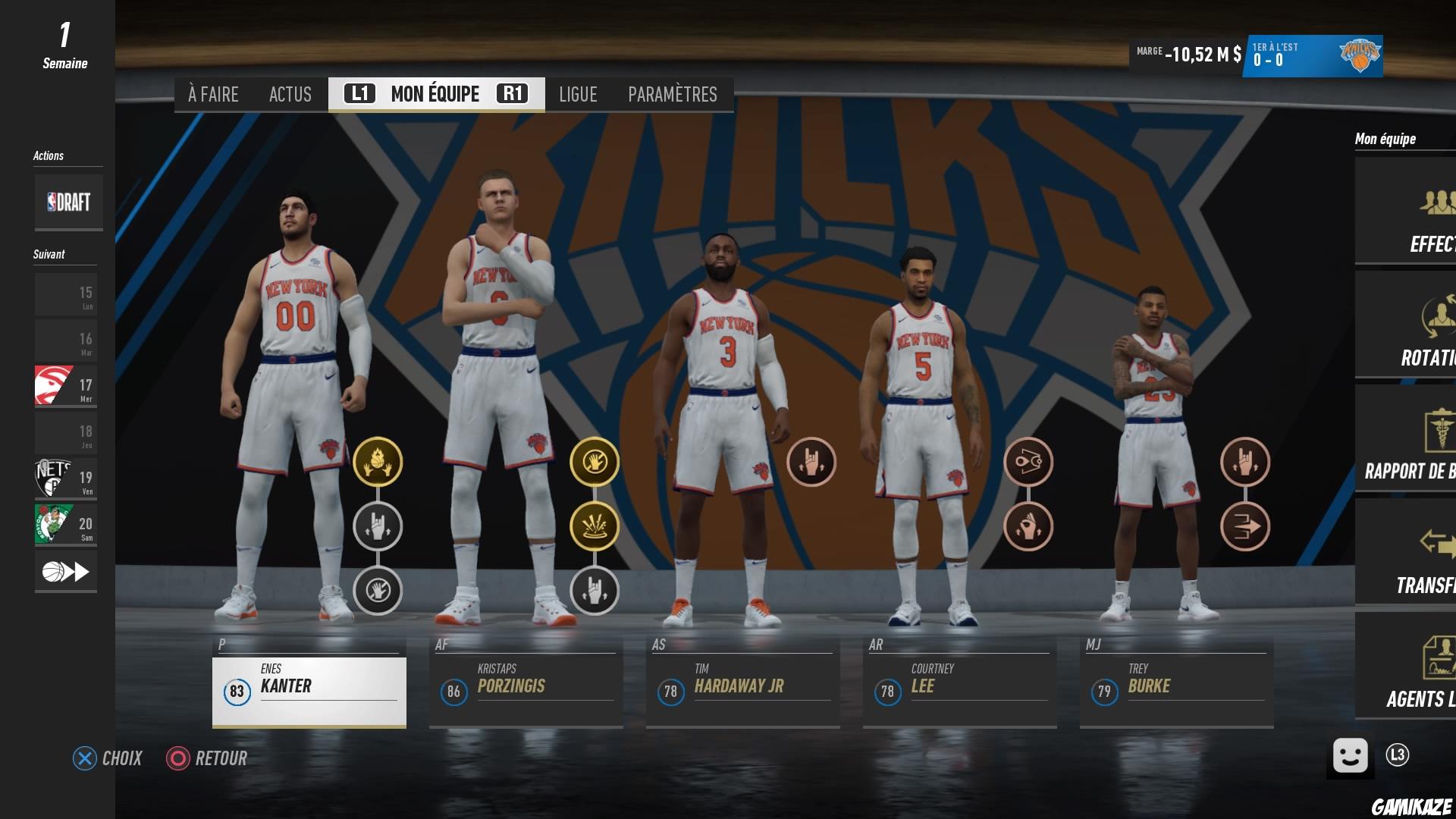Select the Nets game on Friday 19

65,478
